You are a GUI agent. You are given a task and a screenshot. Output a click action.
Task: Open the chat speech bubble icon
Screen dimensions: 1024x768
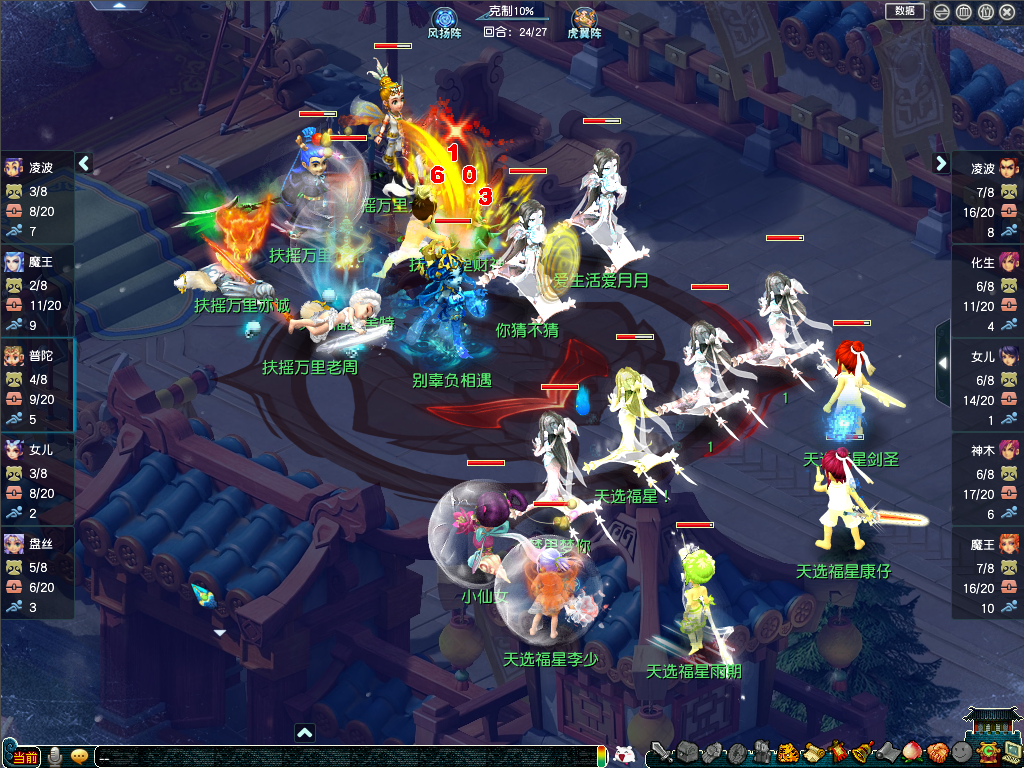point(79,756)
